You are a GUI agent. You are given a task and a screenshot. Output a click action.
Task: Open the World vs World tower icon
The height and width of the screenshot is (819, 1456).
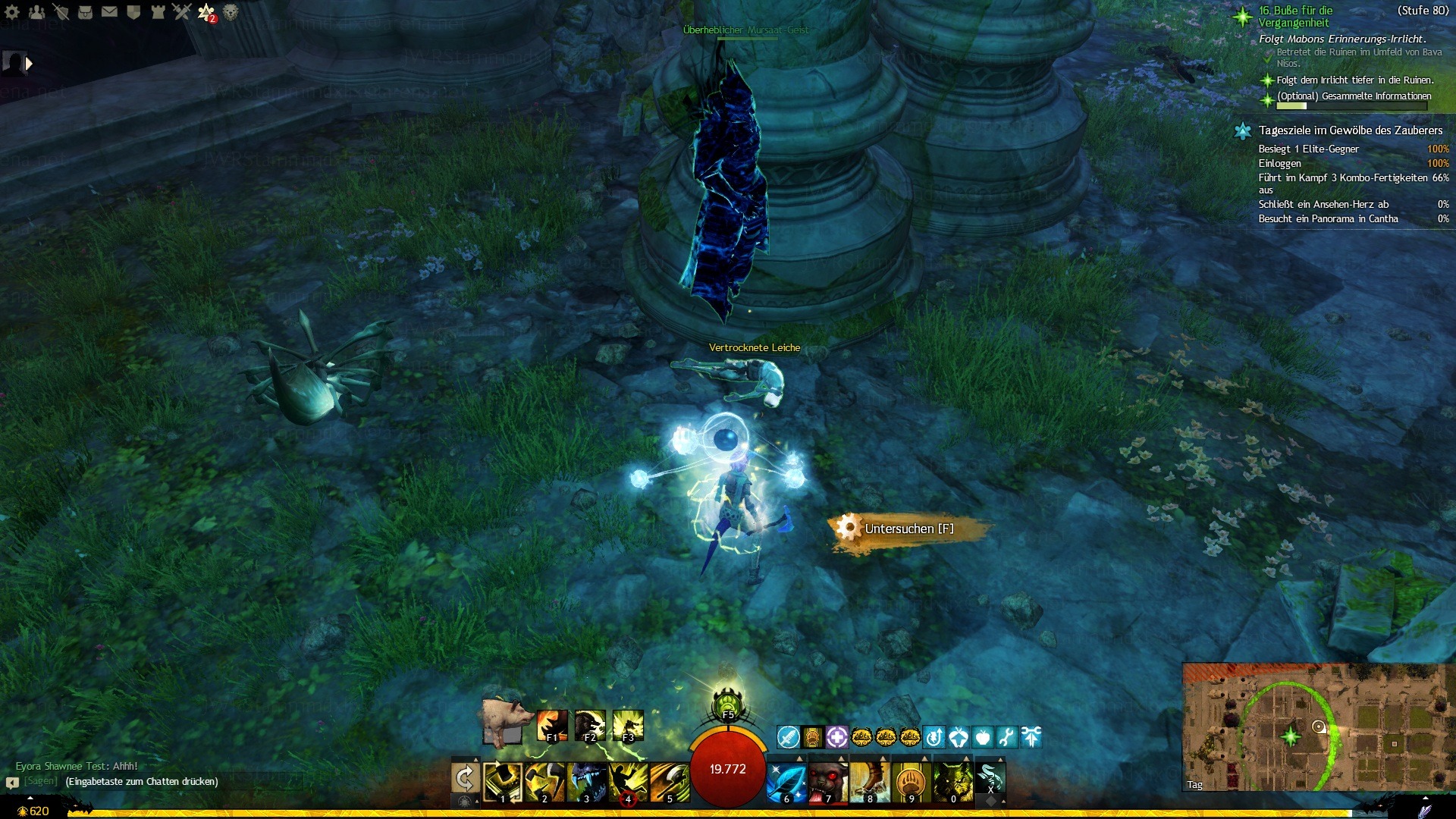pos(158,12)
